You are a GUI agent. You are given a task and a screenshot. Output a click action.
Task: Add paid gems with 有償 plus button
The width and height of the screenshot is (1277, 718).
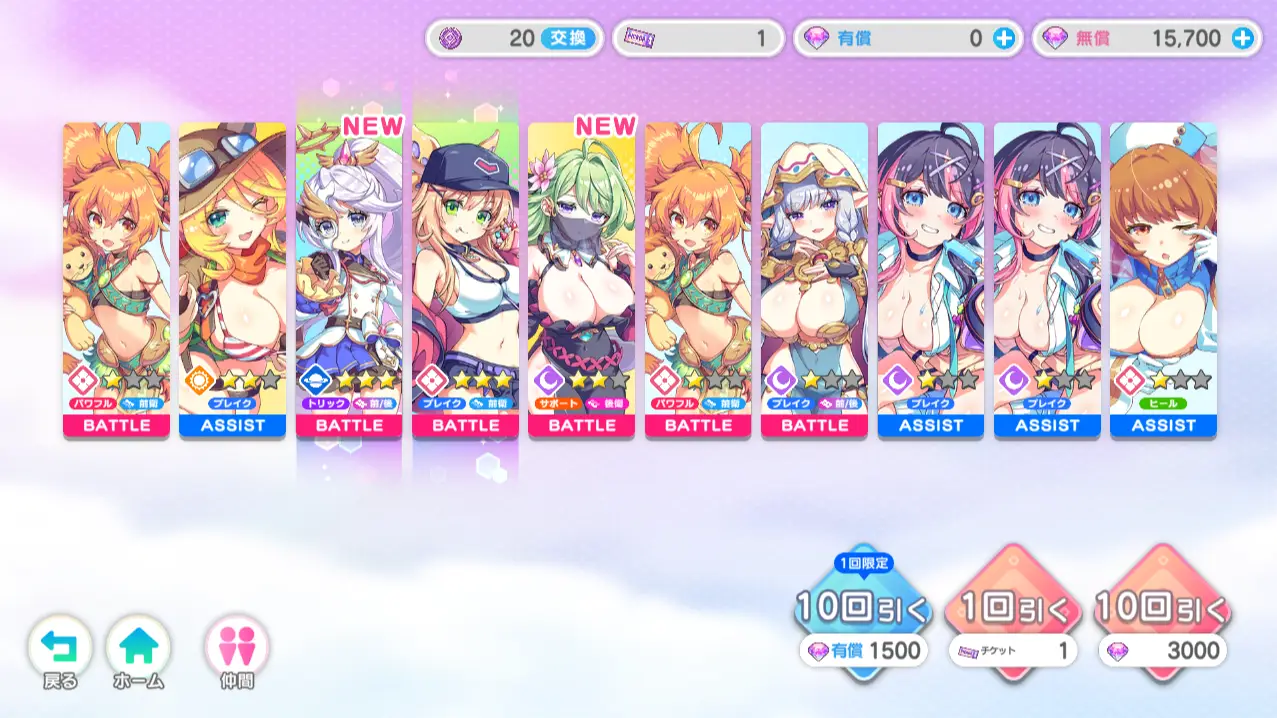(x=1004, y=39)
